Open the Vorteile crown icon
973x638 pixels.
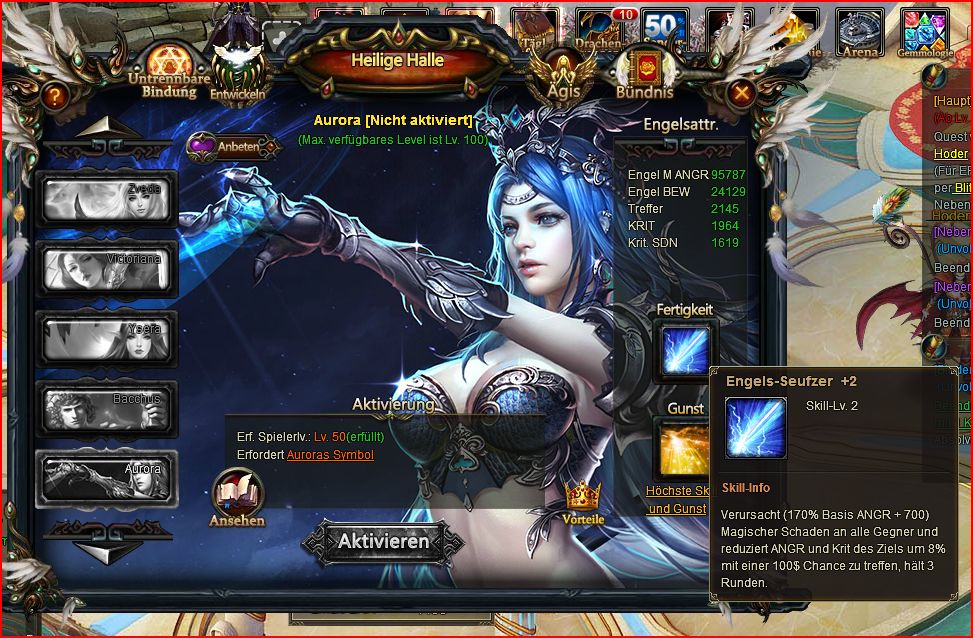coord(583,500)
